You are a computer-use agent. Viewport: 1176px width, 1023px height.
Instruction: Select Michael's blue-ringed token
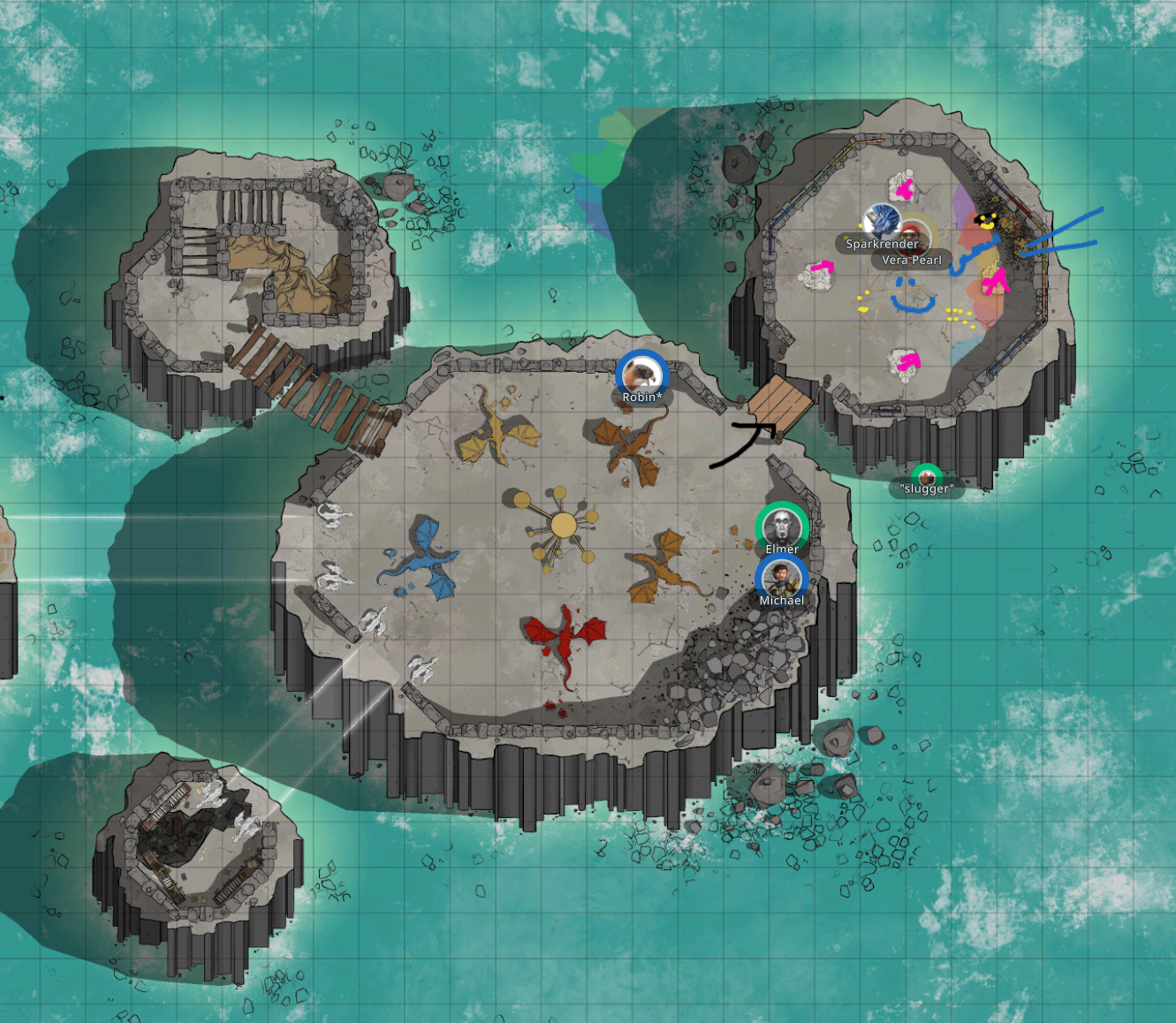point(783,580)
